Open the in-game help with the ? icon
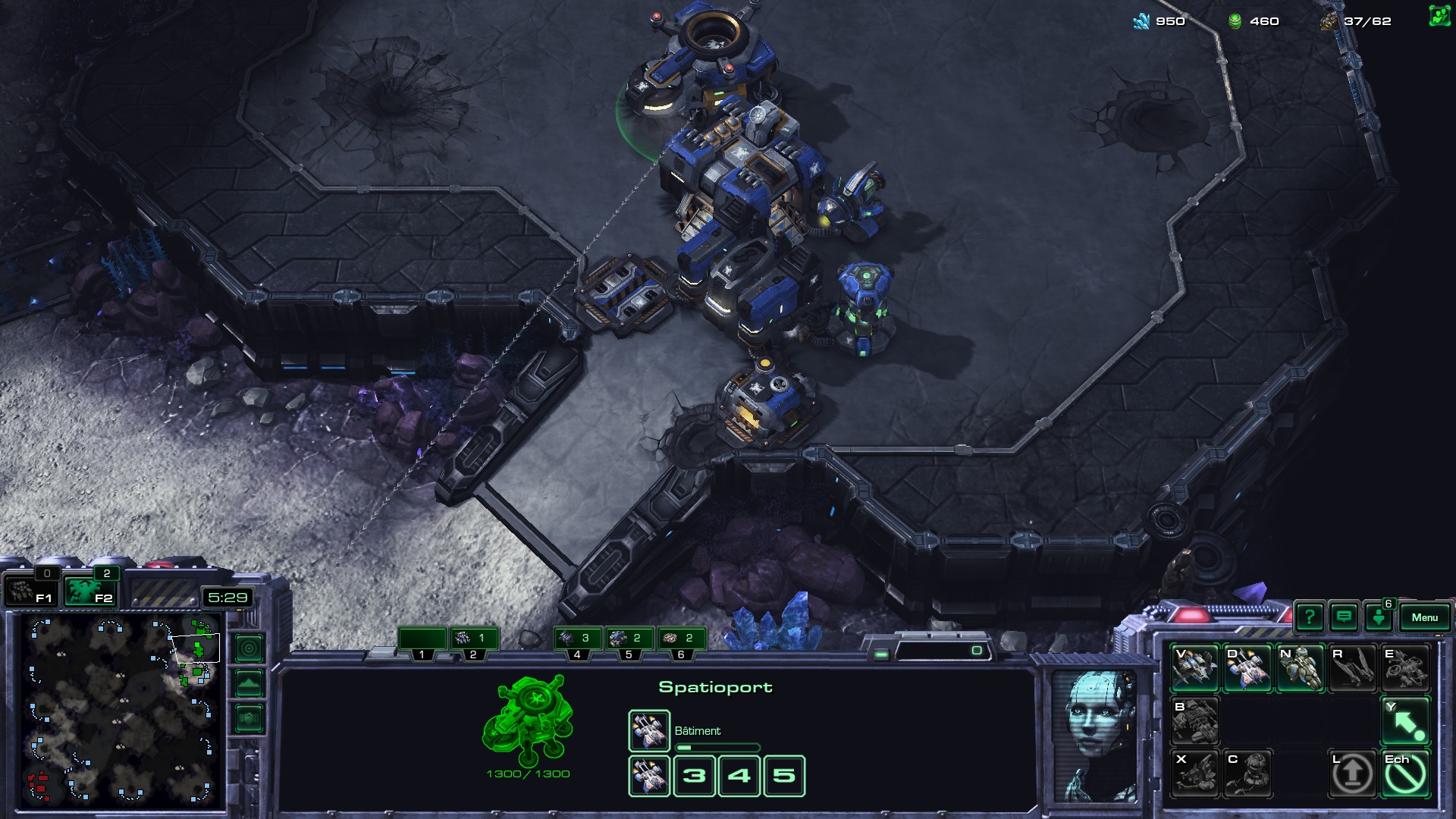Viewport: 1456px width, 819px height. (x=1310, y=617)
